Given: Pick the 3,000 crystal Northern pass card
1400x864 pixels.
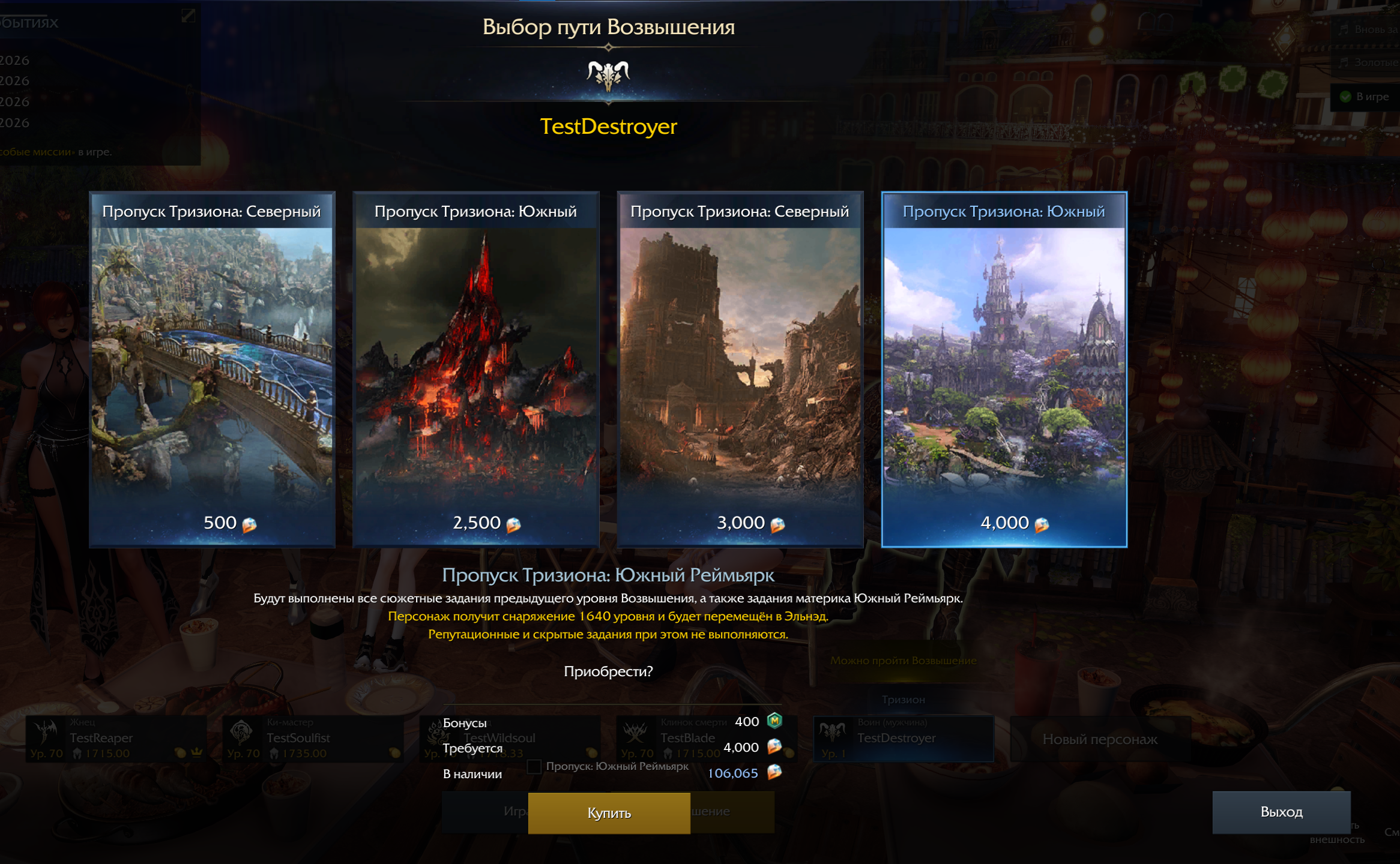Looking at the screenshot, I should pyautogui.click(x=740, y=369).
